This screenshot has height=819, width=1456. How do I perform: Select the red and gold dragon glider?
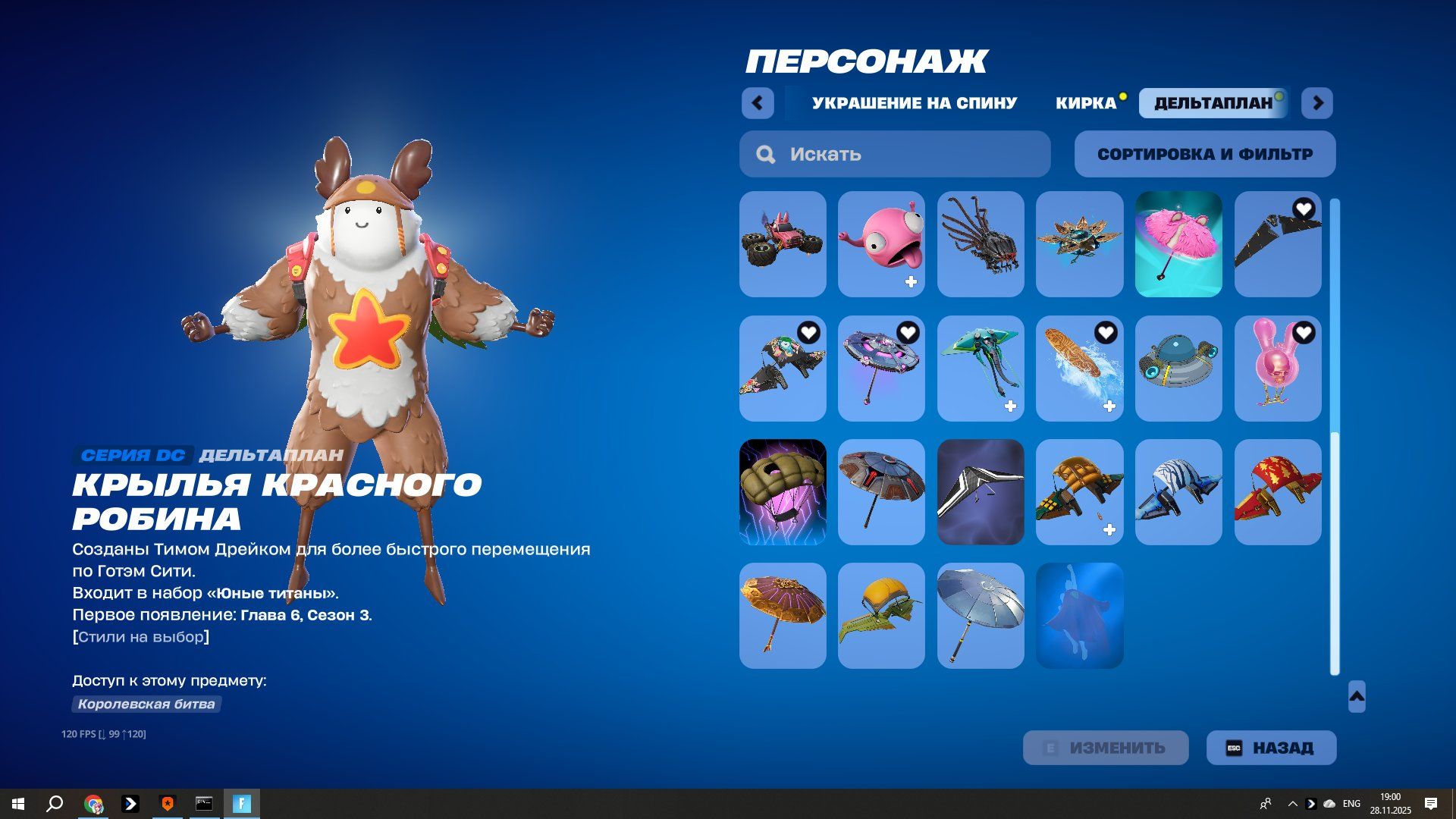pos(1278,492)
